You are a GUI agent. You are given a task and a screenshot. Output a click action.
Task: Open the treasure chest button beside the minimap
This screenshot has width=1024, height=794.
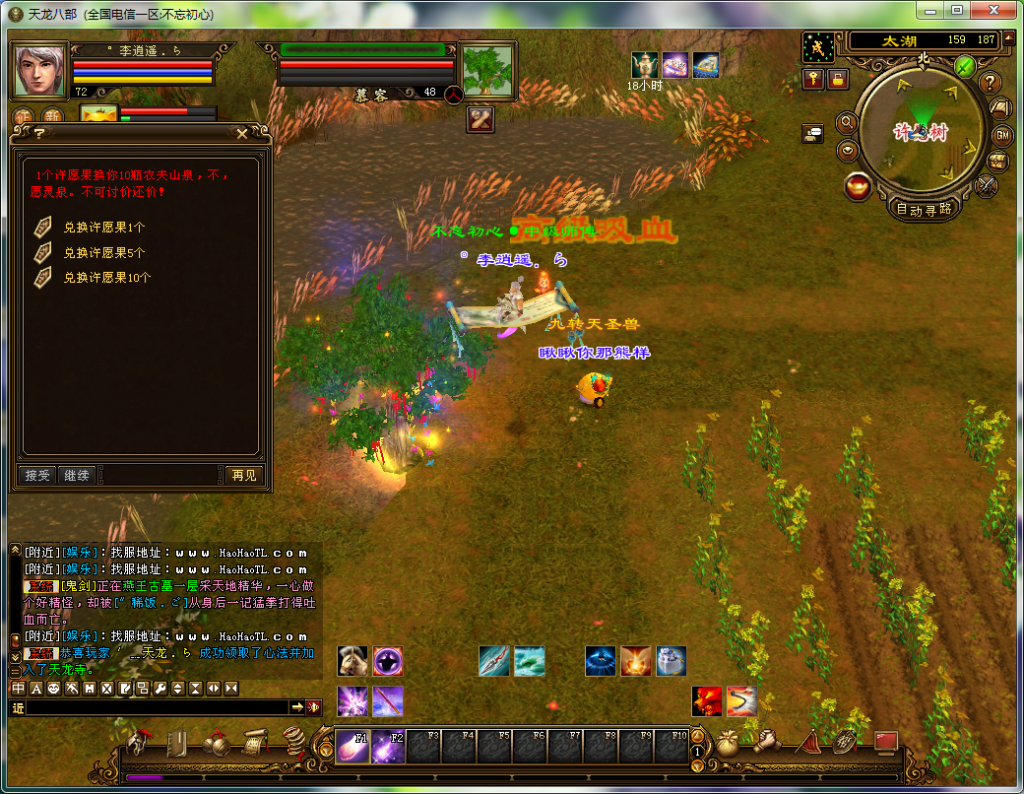997,160
